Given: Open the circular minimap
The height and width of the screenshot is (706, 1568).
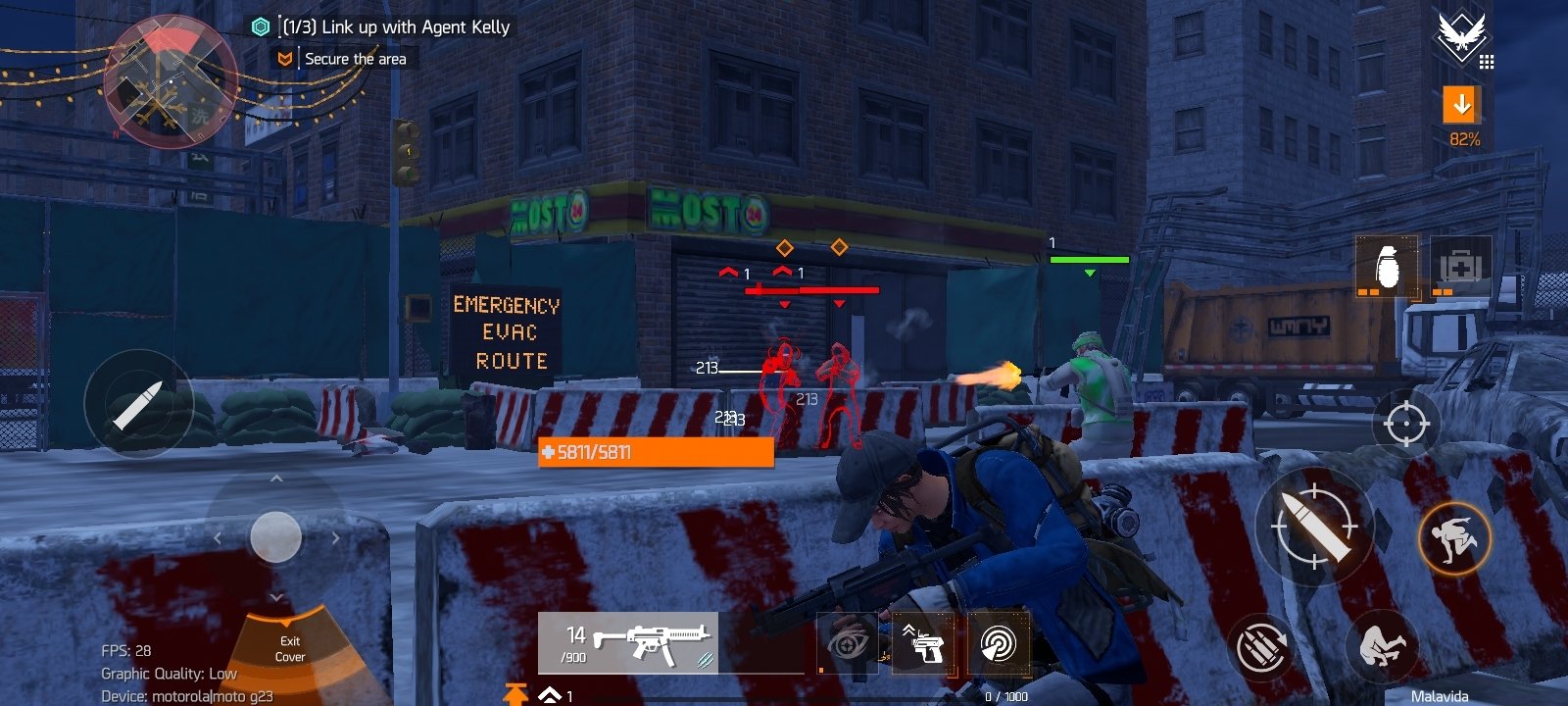Looking at the screenshot, I should (169, 82).
